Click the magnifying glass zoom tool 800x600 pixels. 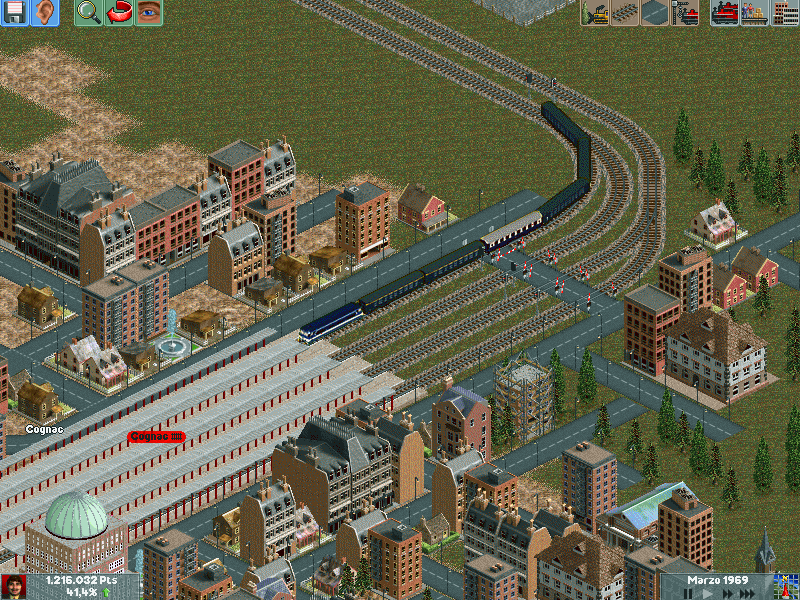(89, 13)
